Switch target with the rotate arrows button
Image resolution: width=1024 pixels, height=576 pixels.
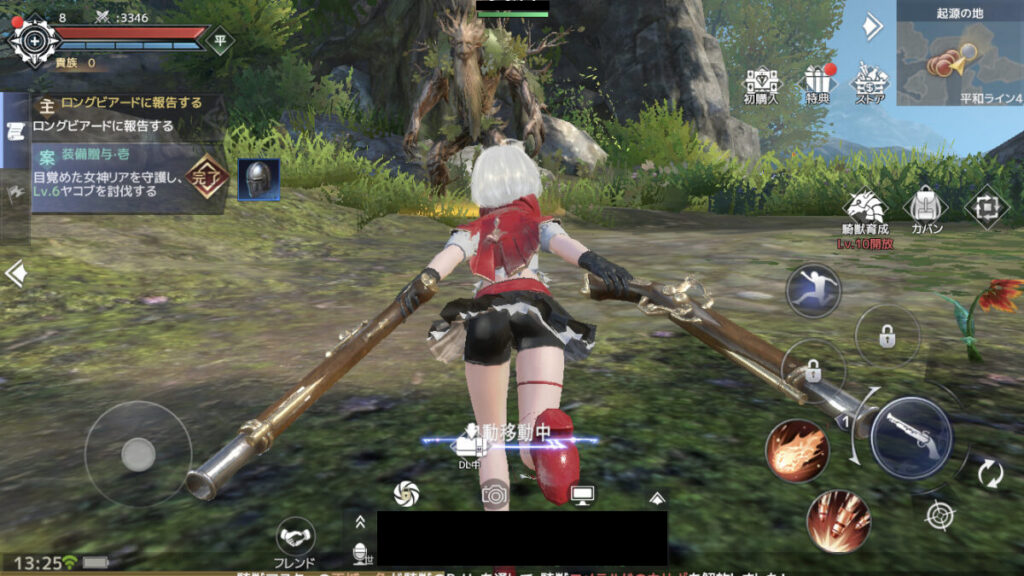(990, 472)
